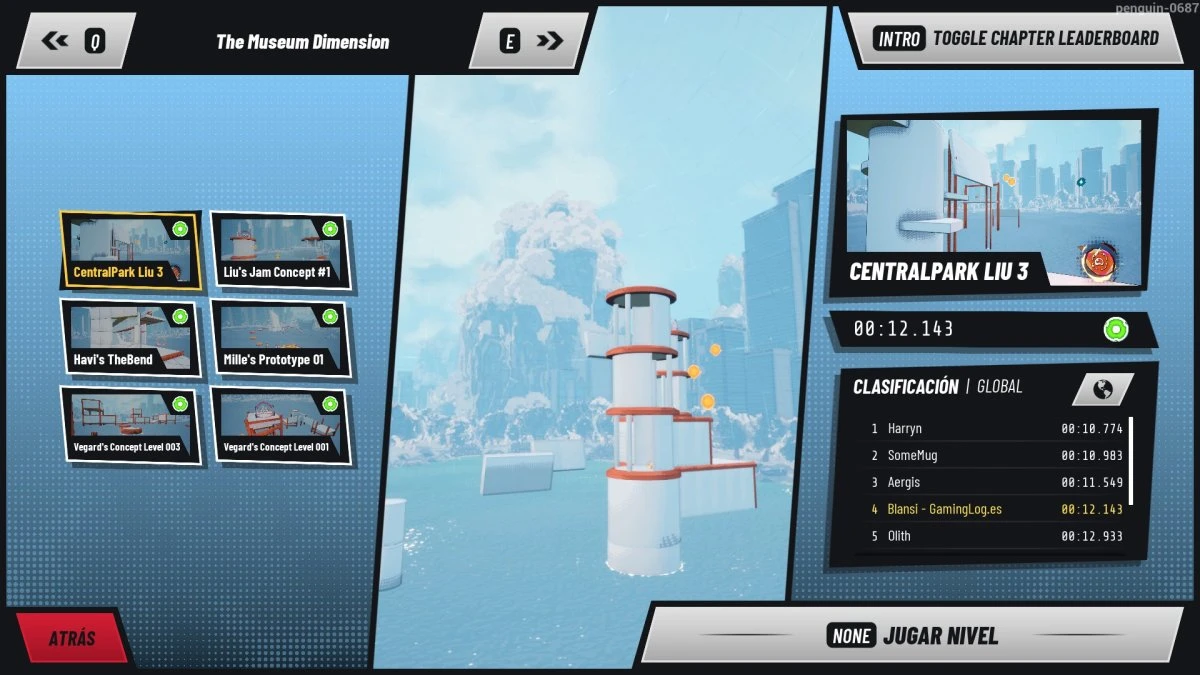Select Olith's leaderboard row
Image resolution: width=1200 pixels, height=675 pixels.
tap(994, 536)
